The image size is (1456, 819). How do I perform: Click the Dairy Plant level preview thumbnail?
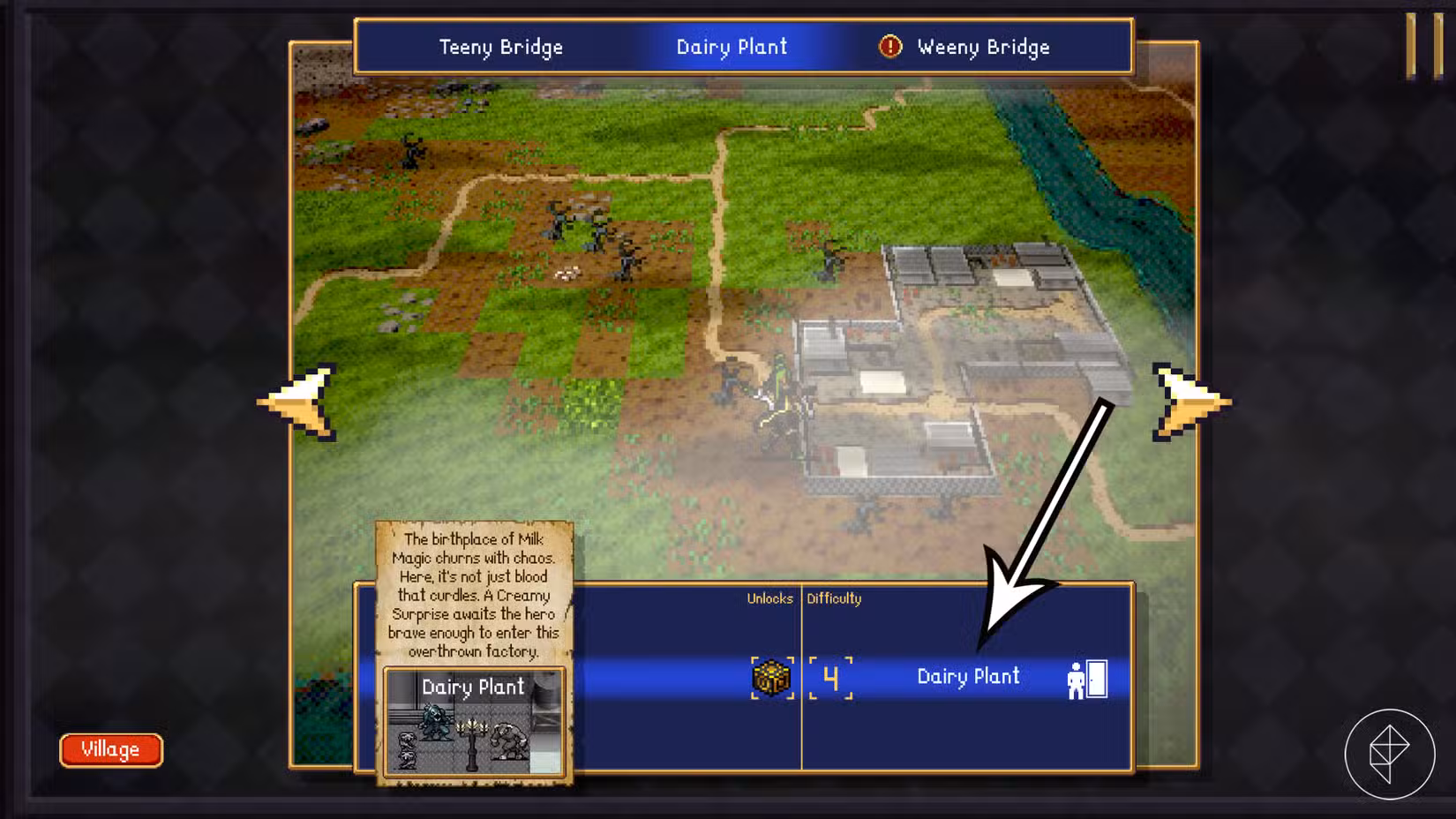(x=475, y=724)
